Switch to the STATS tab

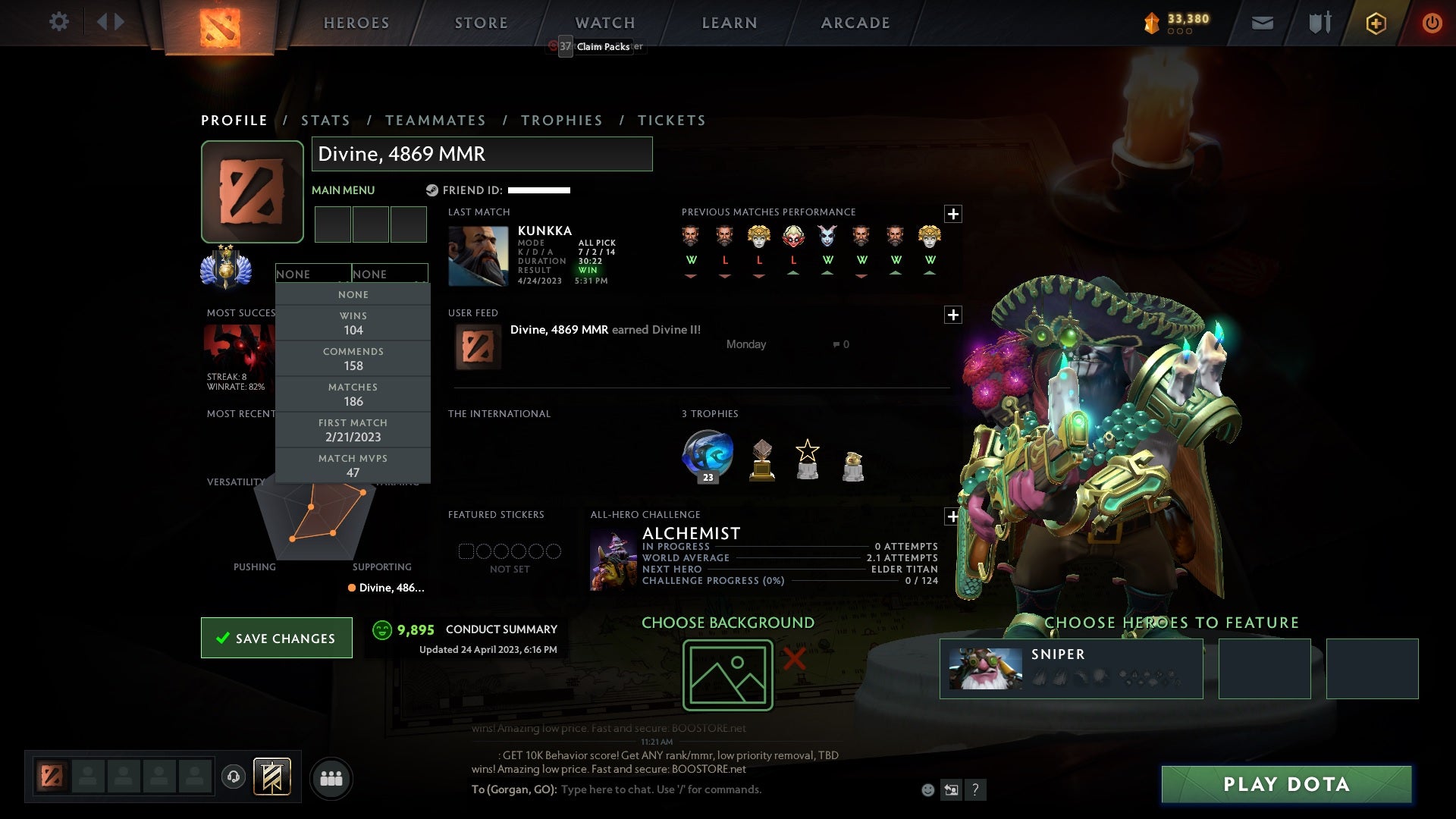pos(325,120)
